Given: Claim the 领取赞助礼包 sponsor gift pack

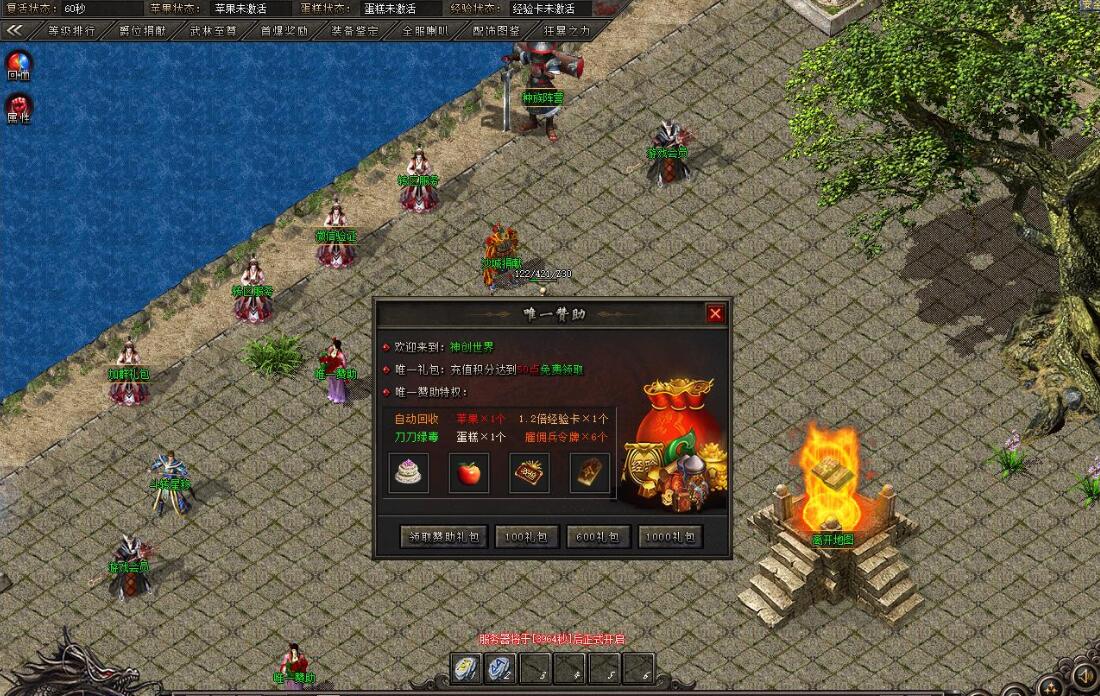Looking at the screenshot, I should 445,537.
